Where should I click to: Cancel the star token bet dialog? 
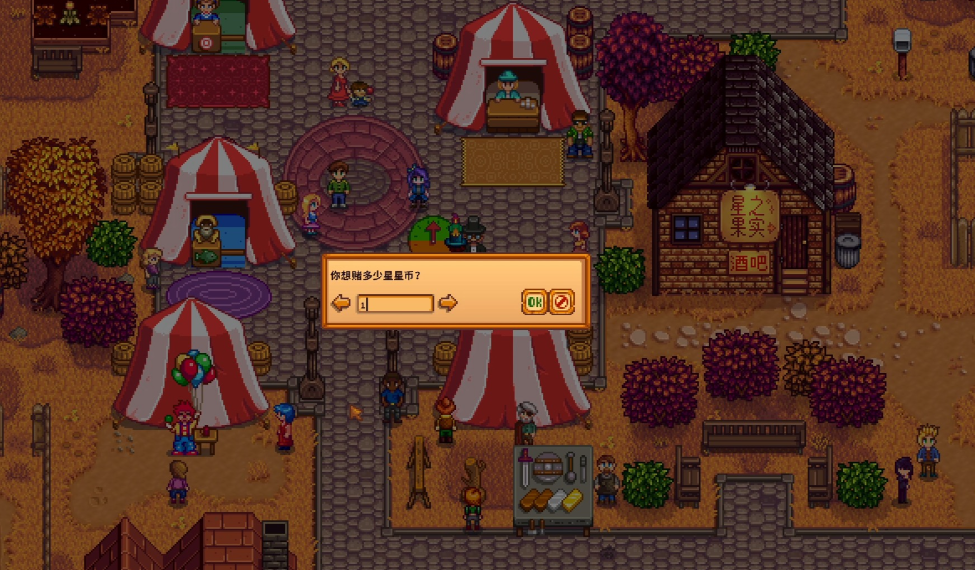click(562, 302)
